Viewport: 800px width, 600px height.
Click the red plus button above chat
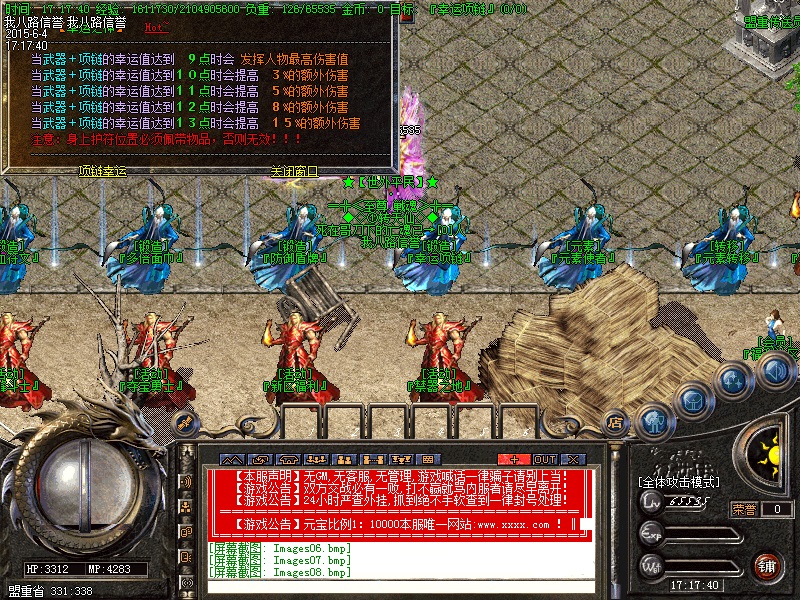[513, 460]
